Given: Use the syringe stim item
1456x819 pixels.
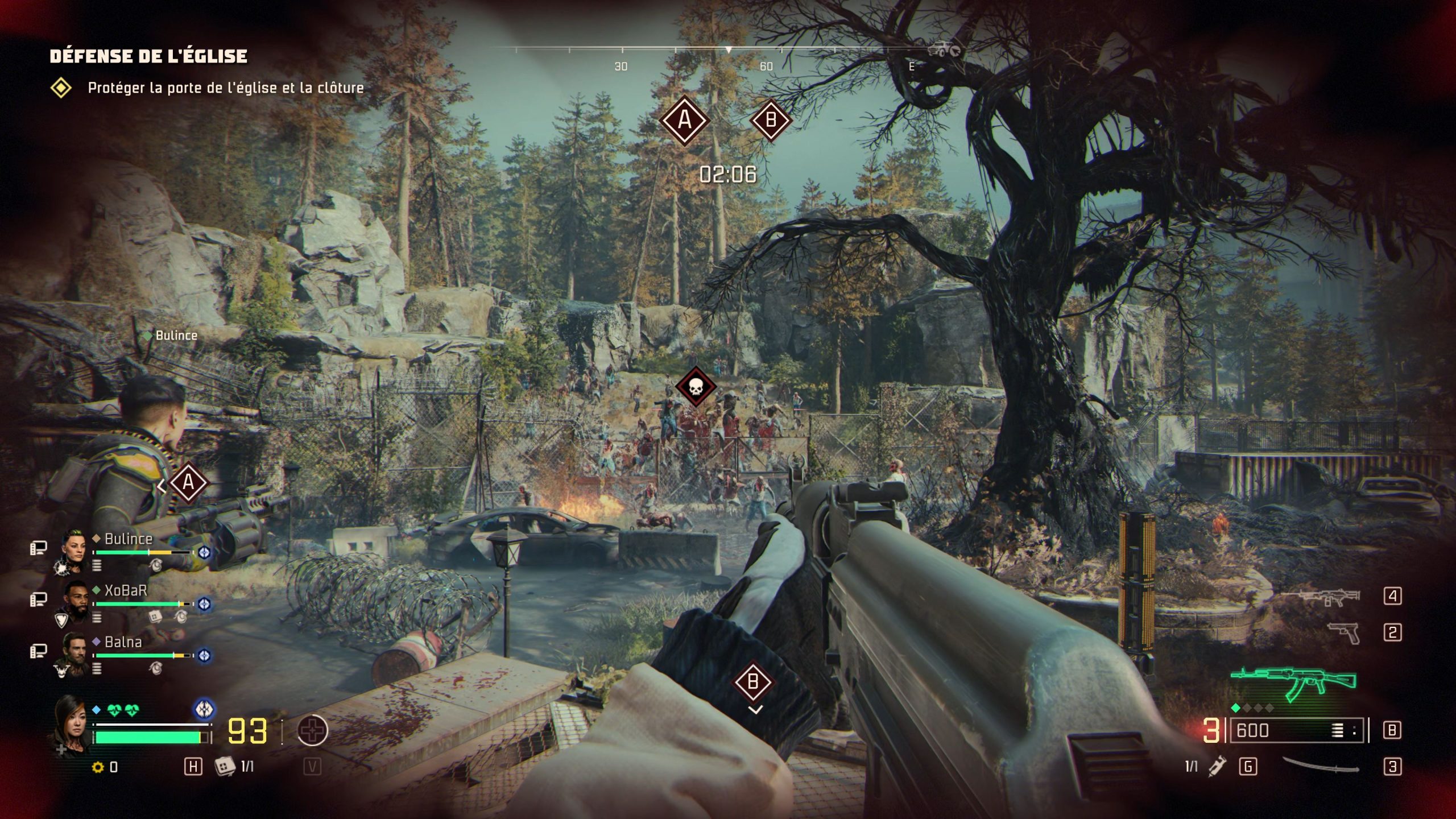Looking at the screenshot, I should 1217,766.
